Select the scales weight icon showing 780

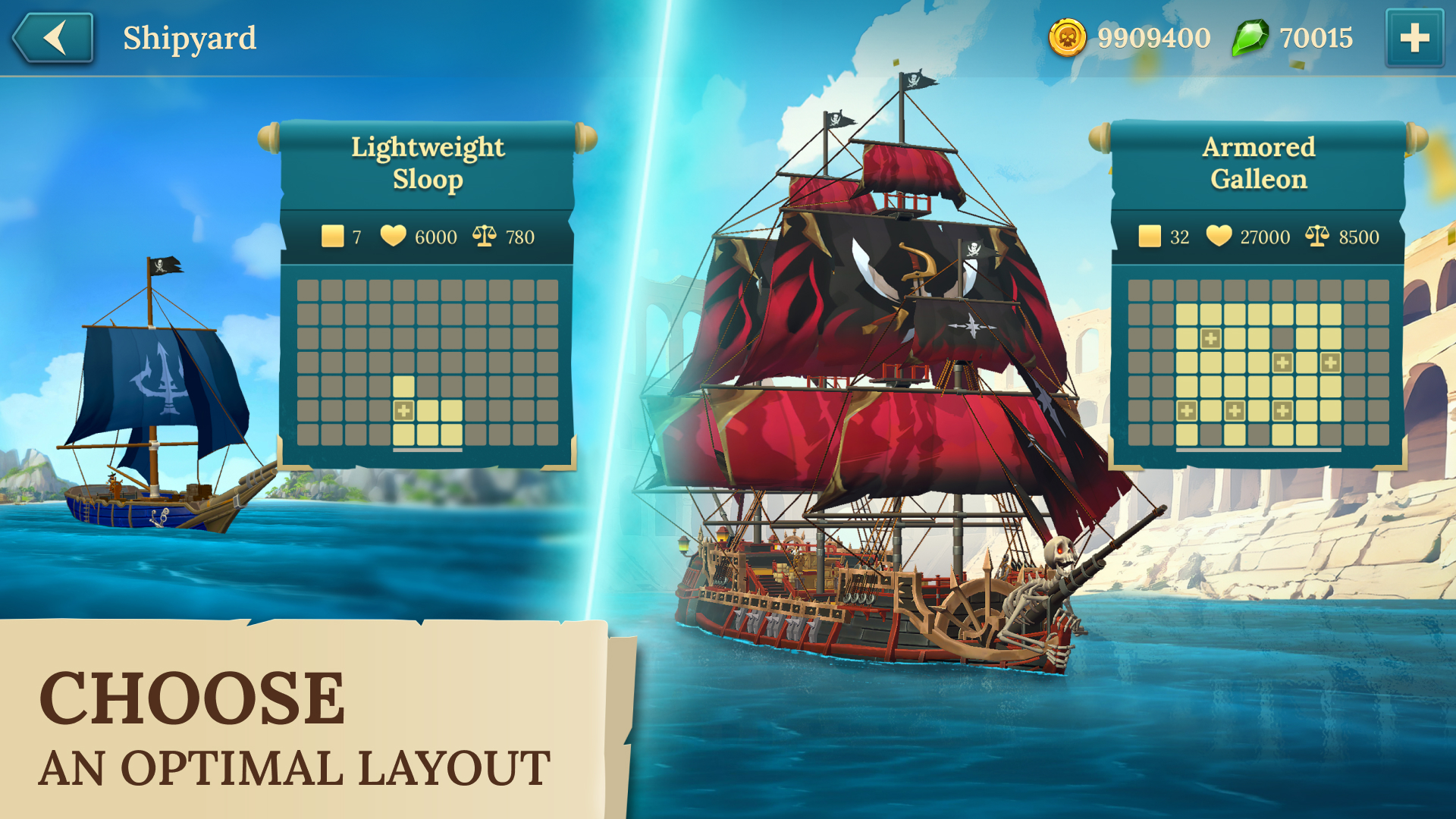click(485, 235)
